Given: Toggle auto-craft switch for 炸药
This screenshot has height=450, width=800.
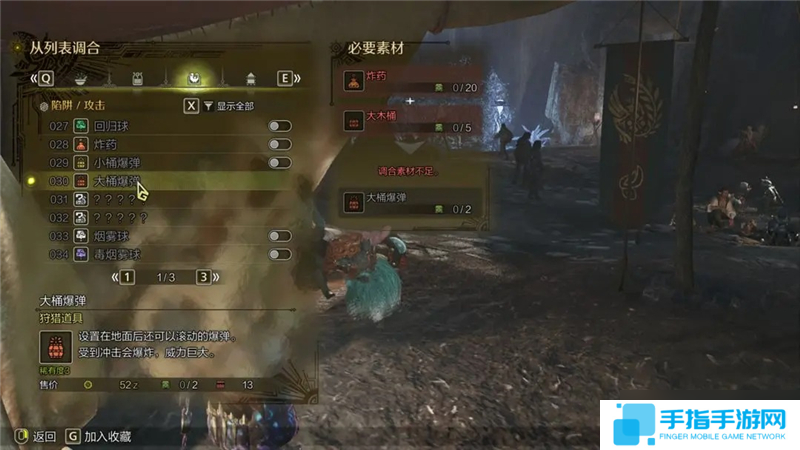Looking at the screenshot, I should (279, 144).
